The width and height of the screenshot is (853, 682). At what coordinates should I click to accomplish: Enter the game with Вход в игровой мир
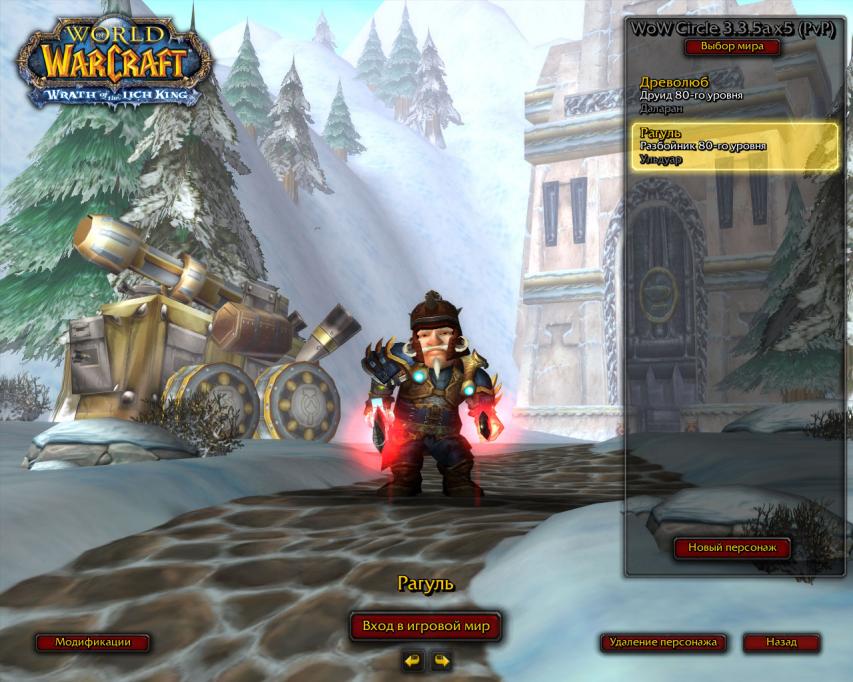click(x=426, y=626)
